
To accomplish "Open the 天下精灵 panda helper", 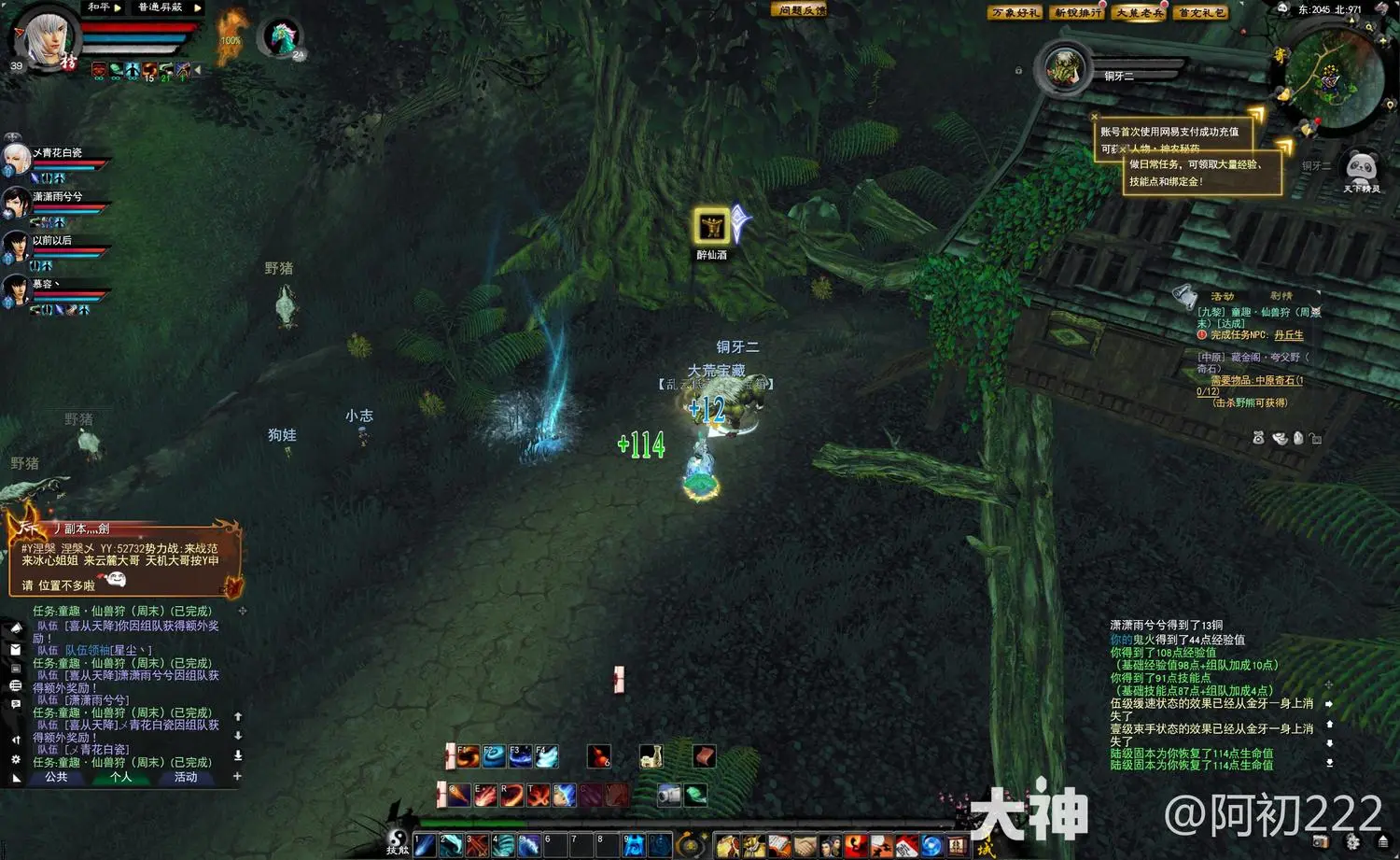I will click(1362, 169).
